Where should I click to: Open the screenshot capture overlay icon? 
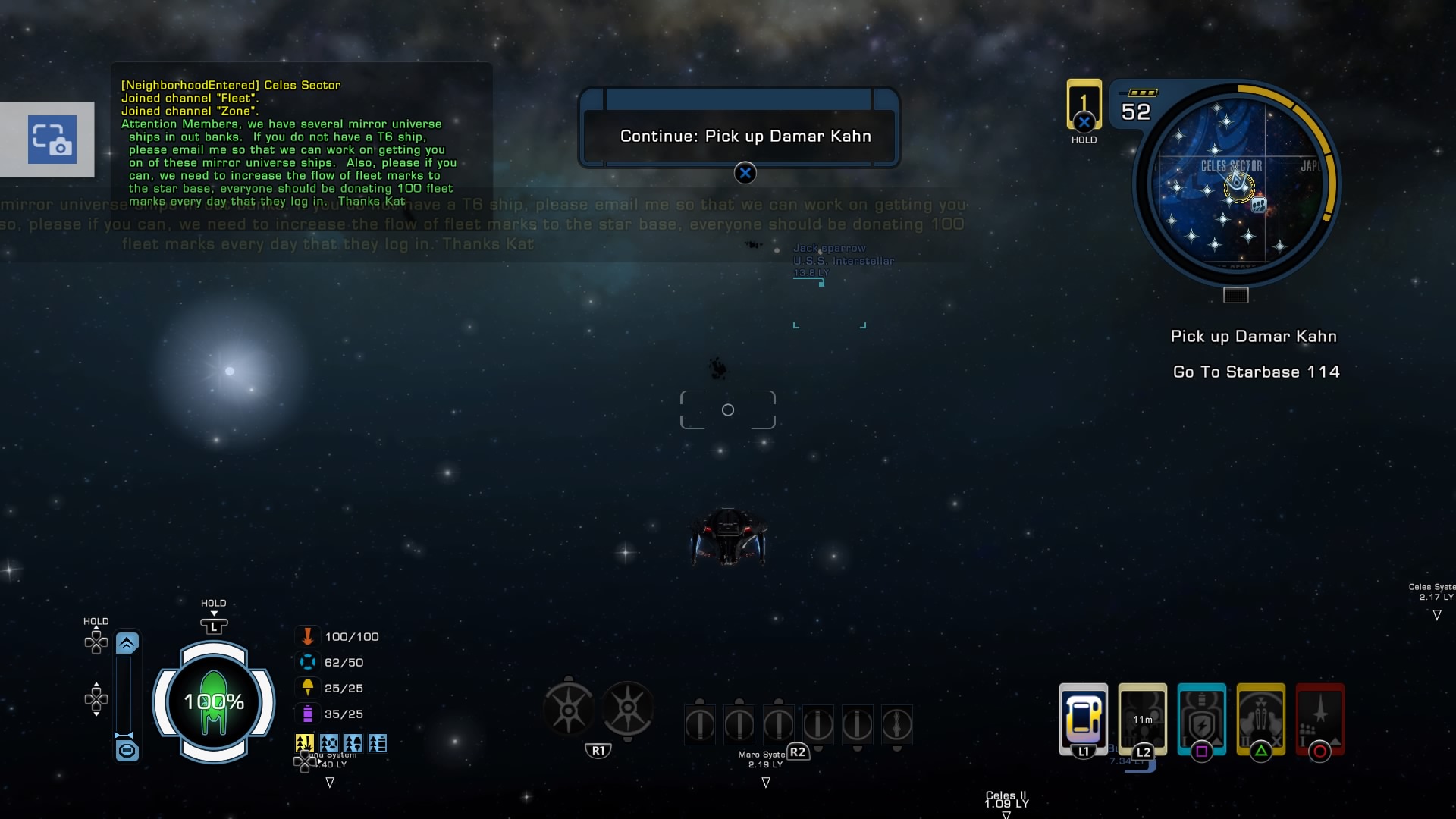[52, 140]
